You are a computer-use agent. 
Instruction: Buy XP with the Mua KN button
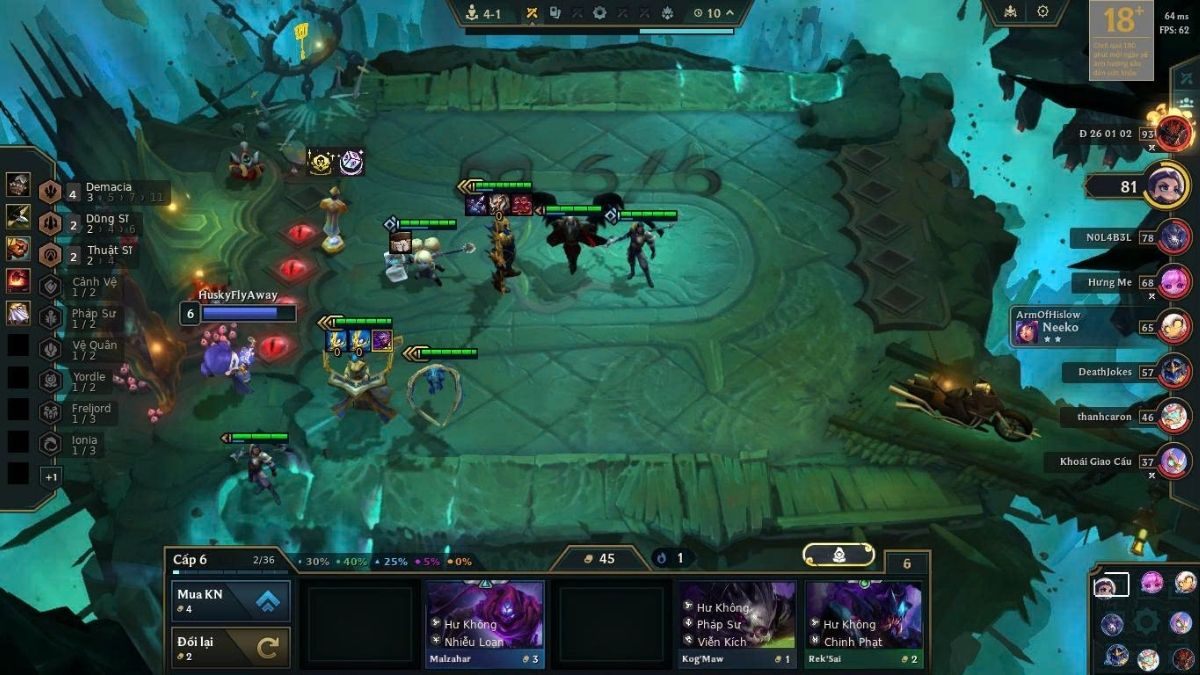coord(231,601)
